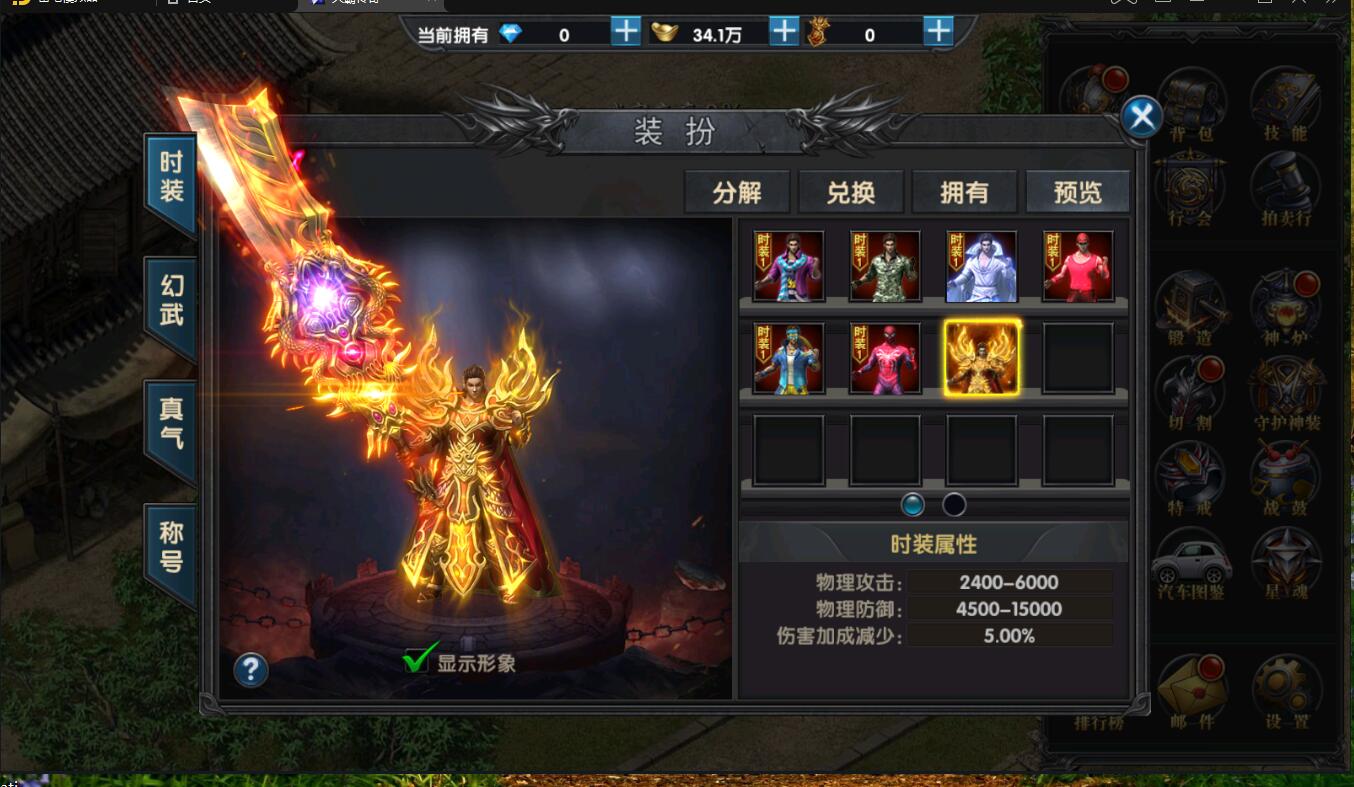Select the 预览 preview button

1077,192
